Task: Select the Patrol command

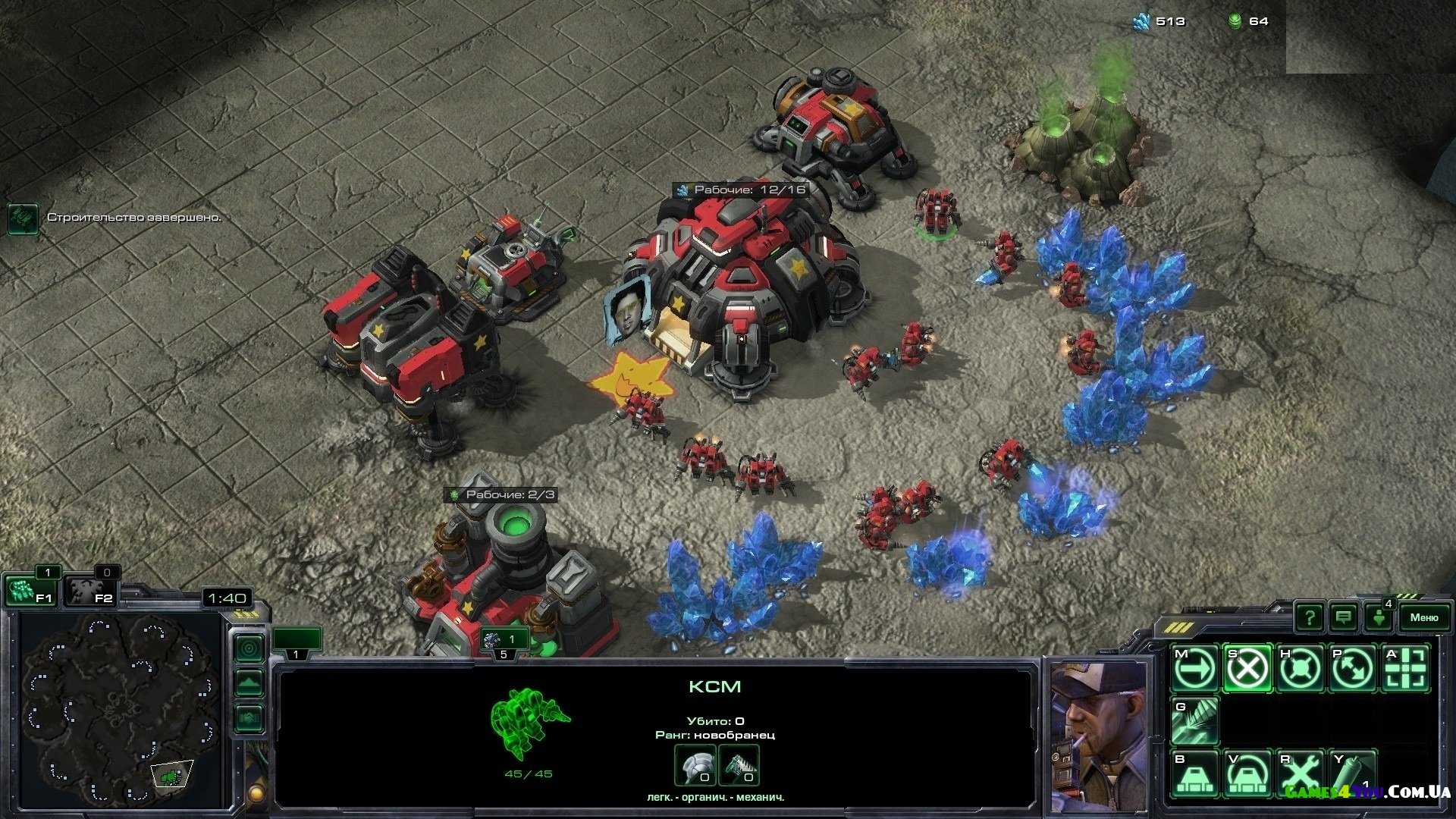Action: 1353,669
